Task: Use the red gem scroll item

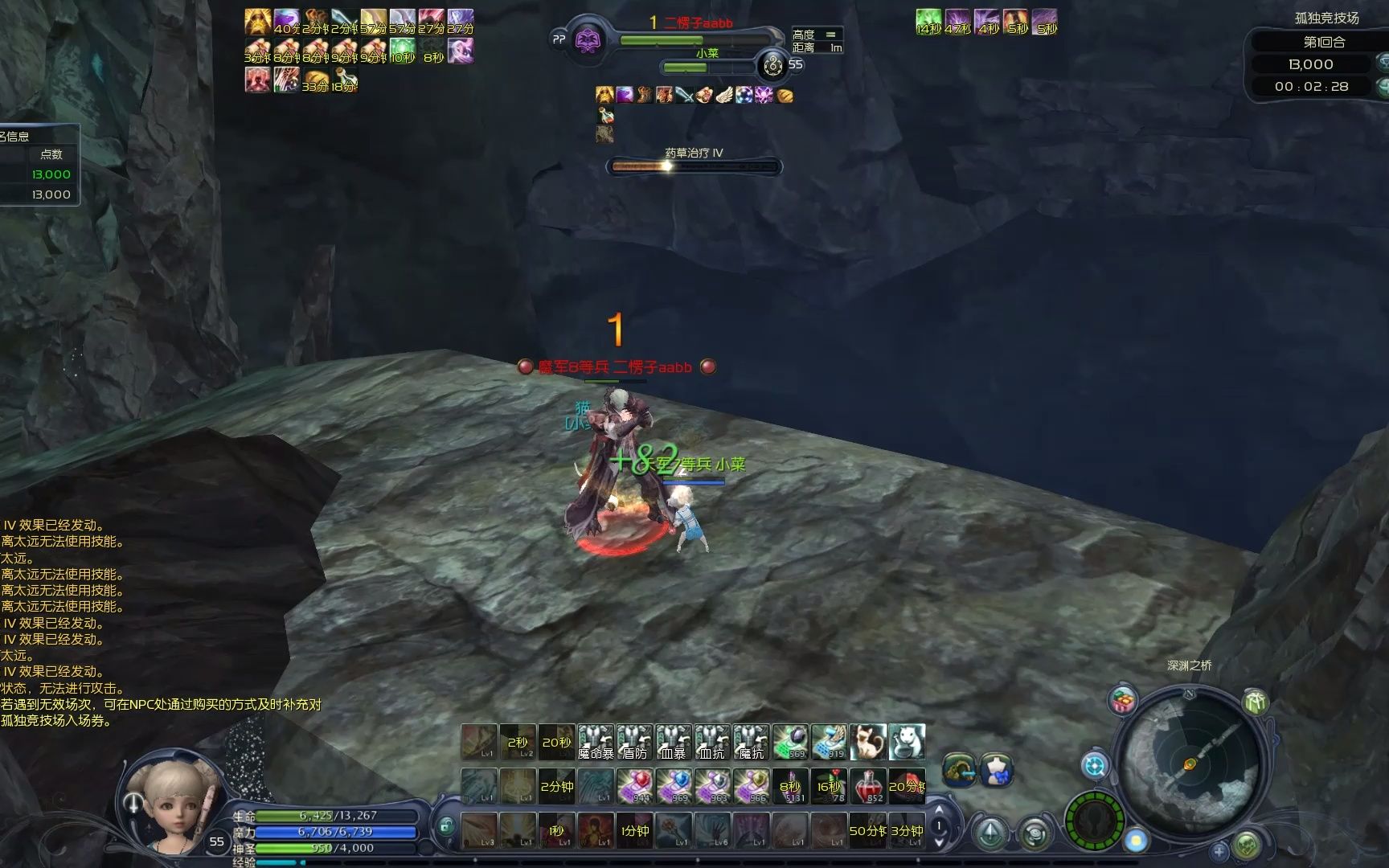Action: (x=635, y=786)
